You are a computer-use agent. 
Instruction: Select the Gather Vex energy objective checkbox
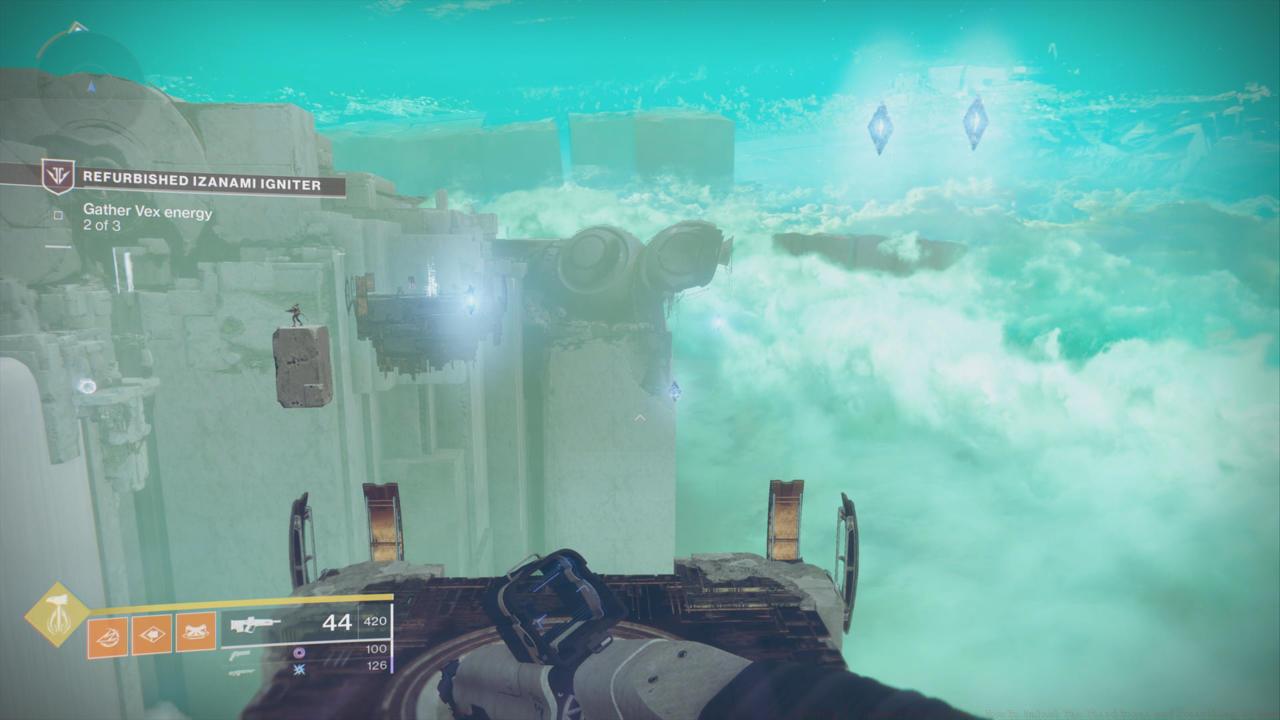[x=58, y=214]
